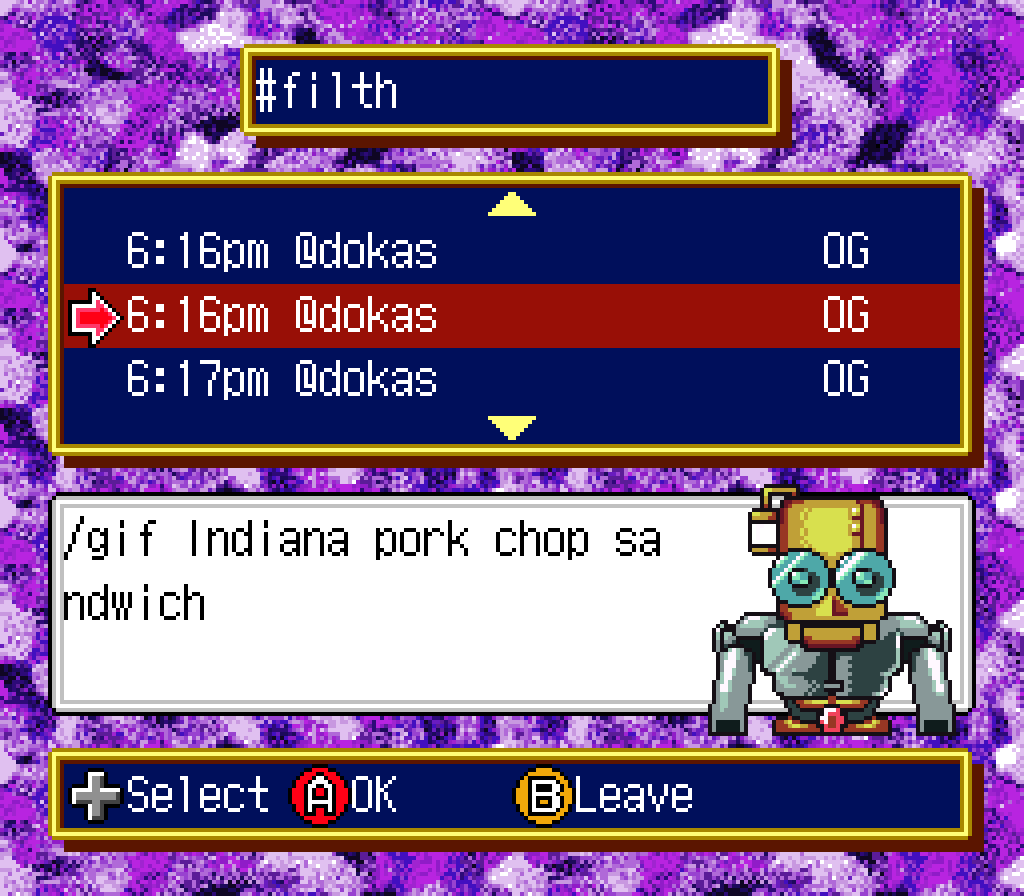
Task: Click the yellow down arrow below the list
Action: (x=512, y=428)
